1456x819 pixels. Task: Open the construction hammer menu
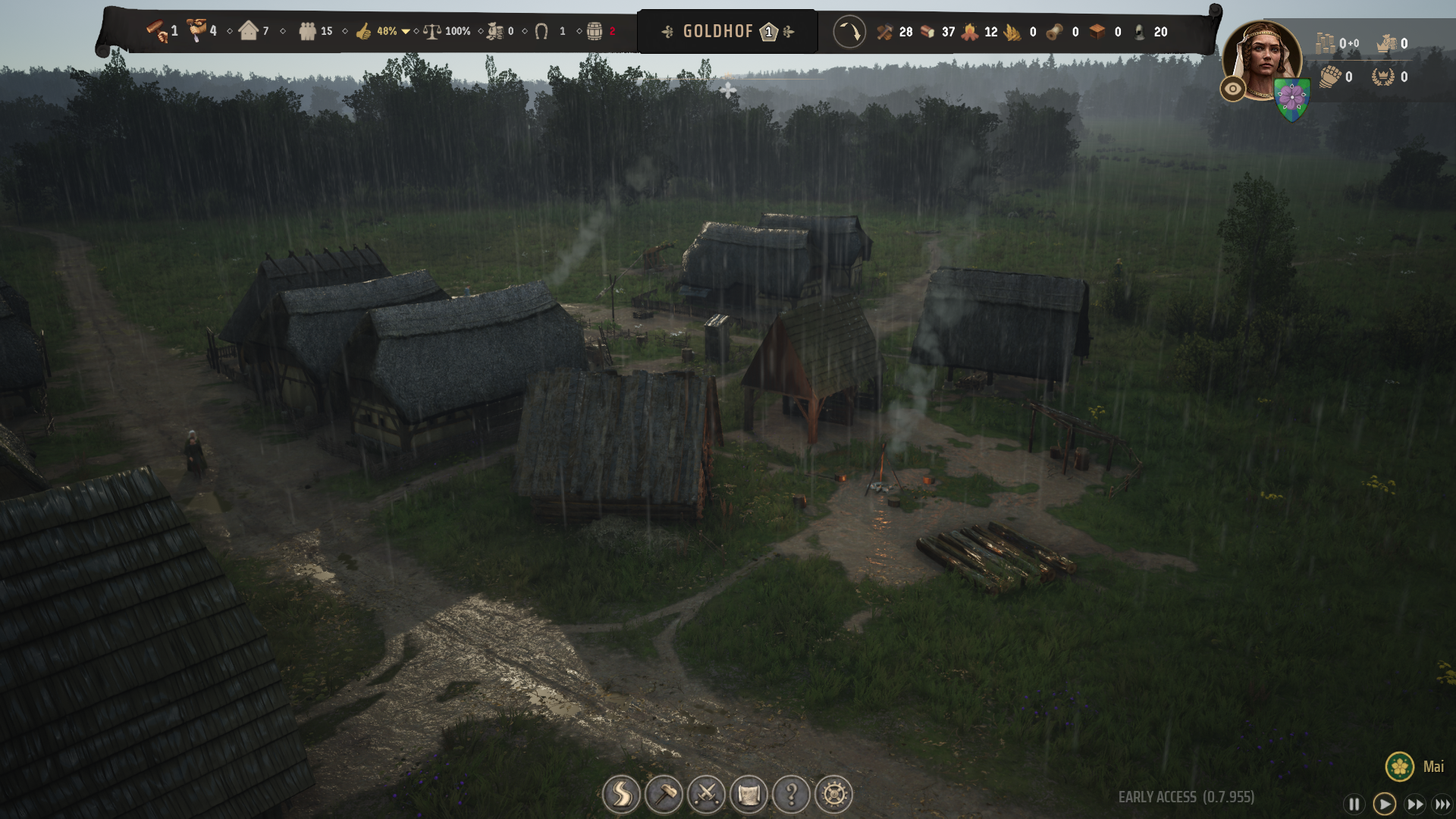tap(664, 795)
